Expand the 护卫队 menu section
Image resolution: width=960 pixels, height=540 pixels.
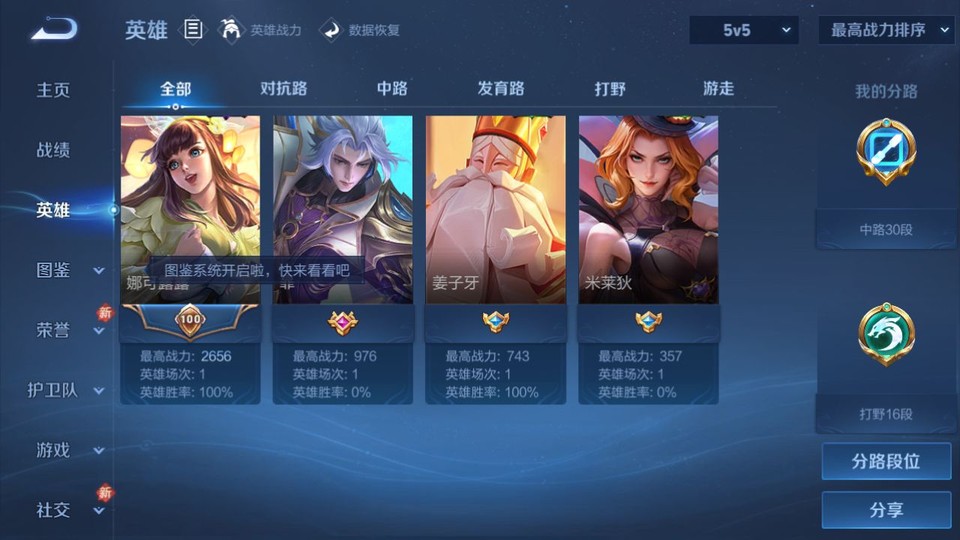point(66,390)
